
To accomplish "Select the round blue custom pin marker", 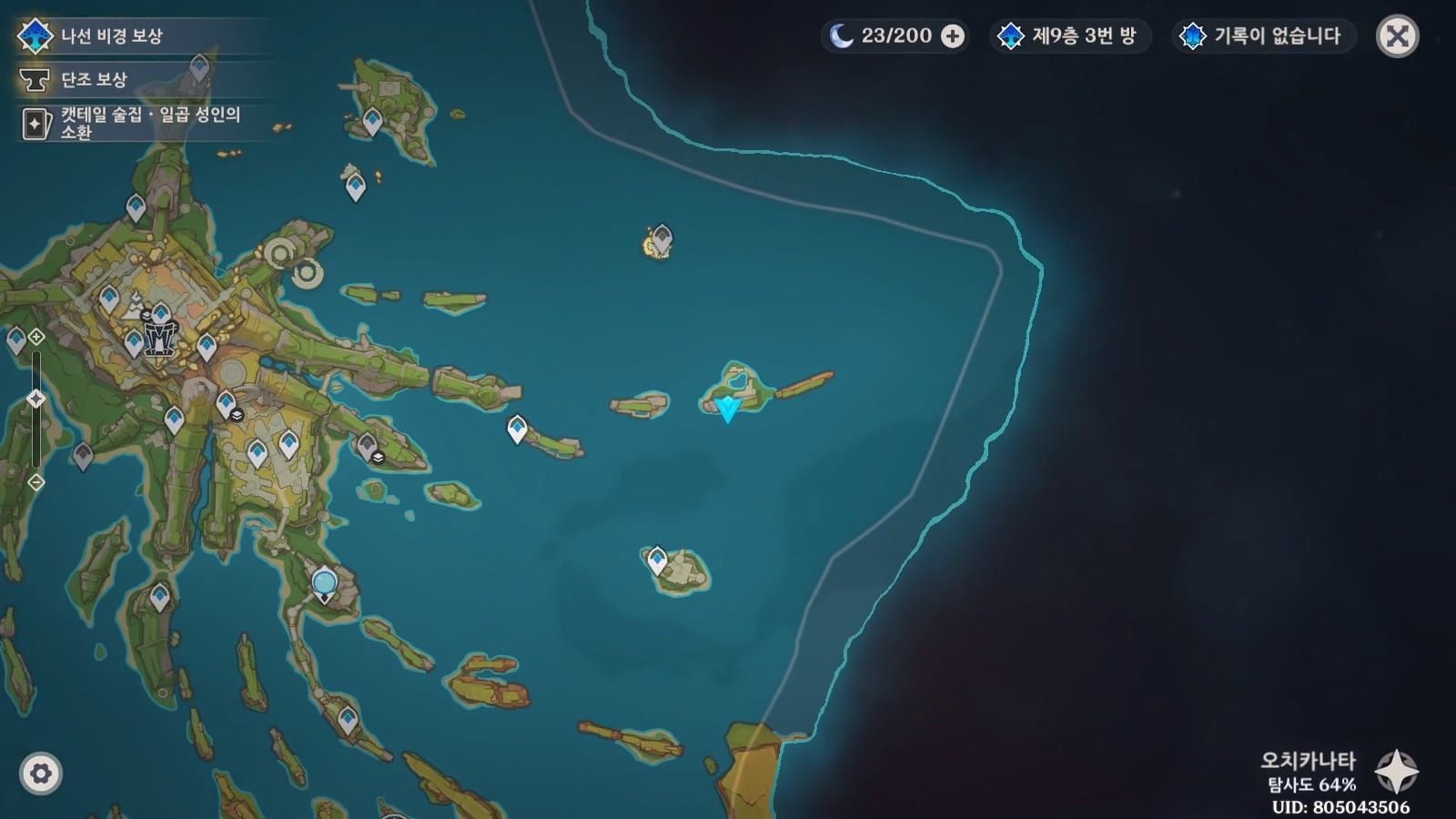I will tap(324, 582).
